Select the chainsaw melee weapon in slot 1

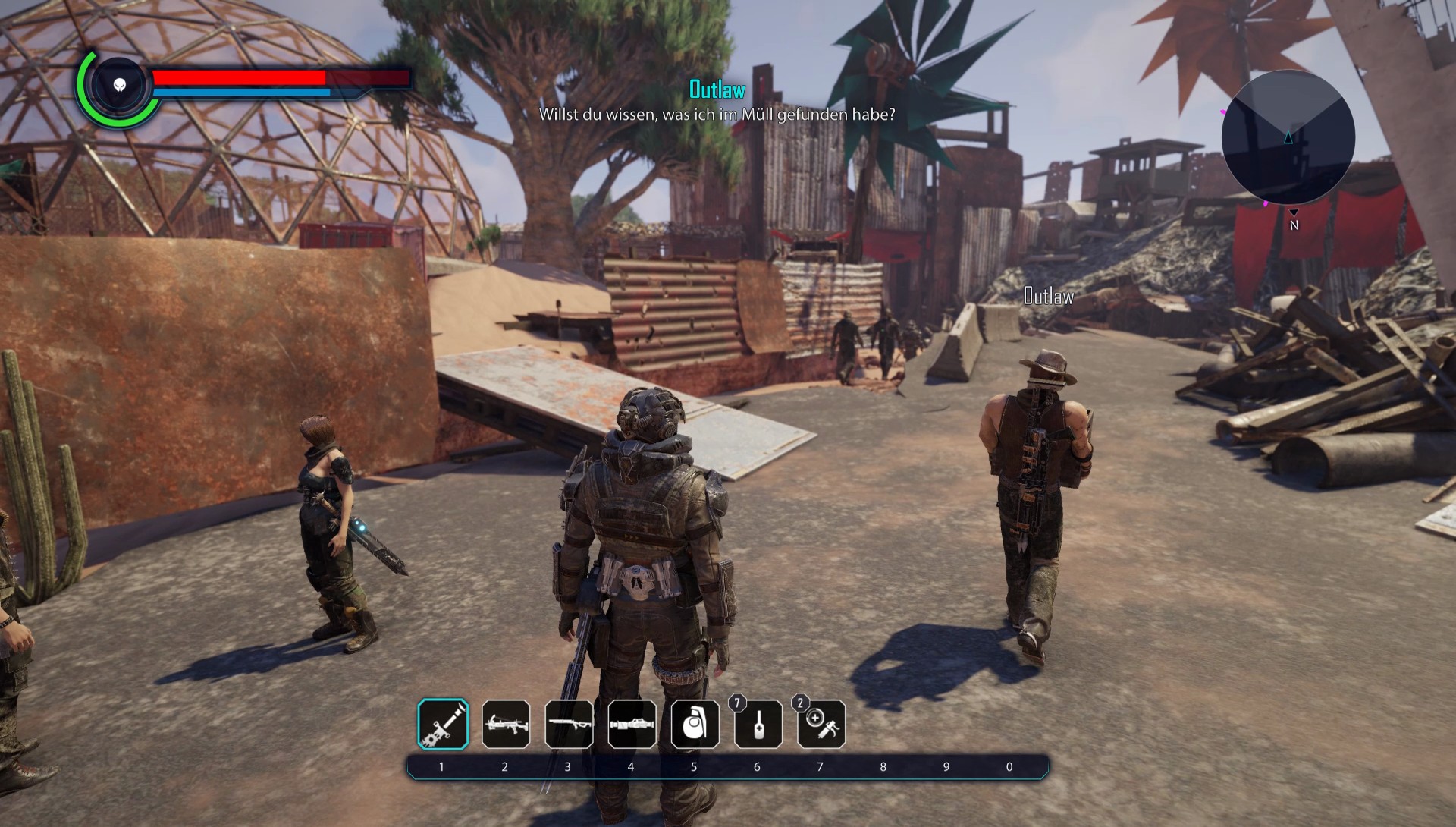coord(443,724)
